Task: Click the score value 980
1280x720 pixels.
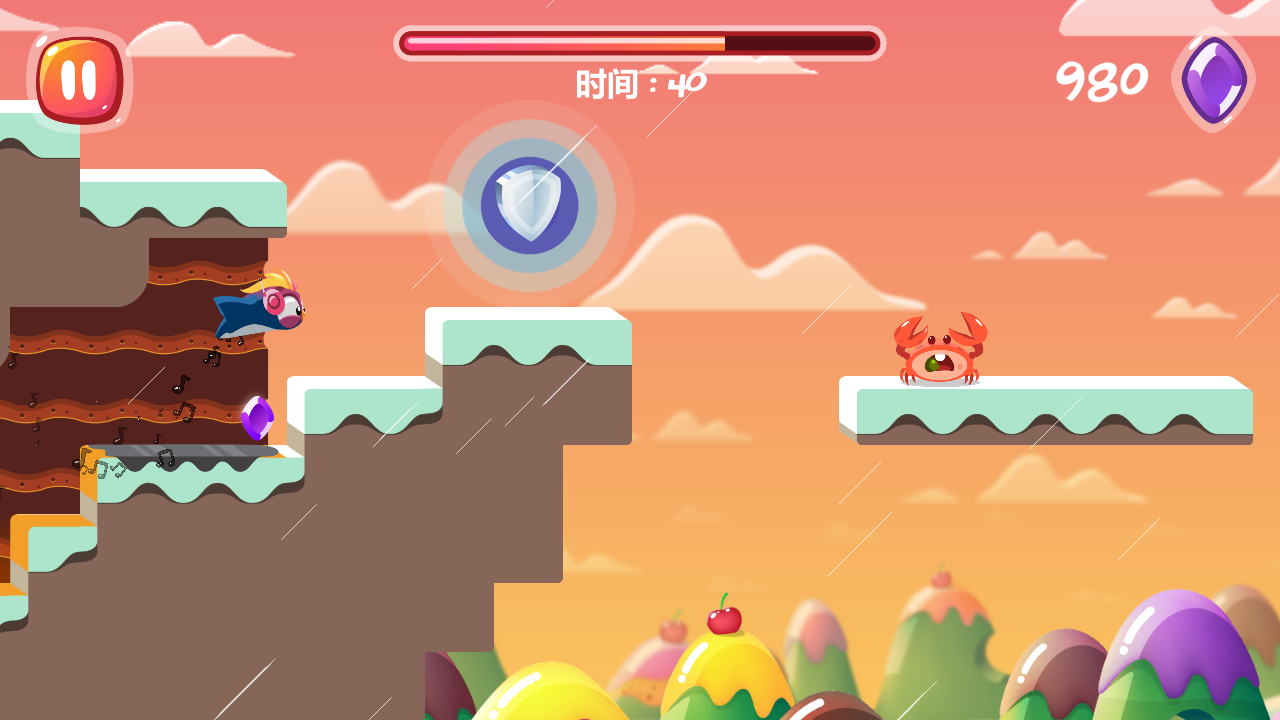Action: [x=1101, y=80]
